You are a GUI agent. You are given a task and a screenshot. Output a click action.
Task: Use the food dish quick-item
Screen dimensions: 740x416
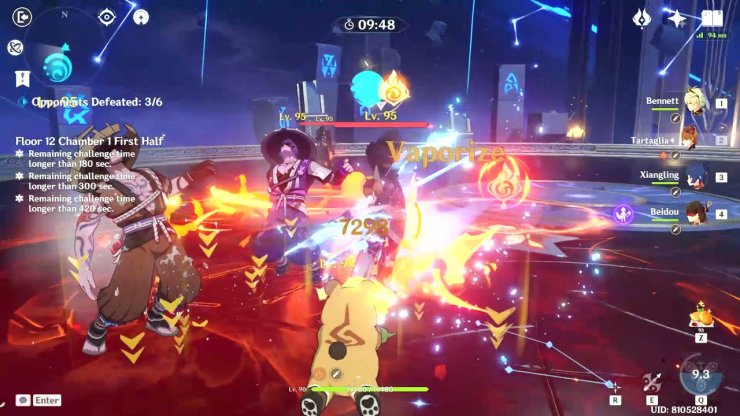[x=701, y=320]
